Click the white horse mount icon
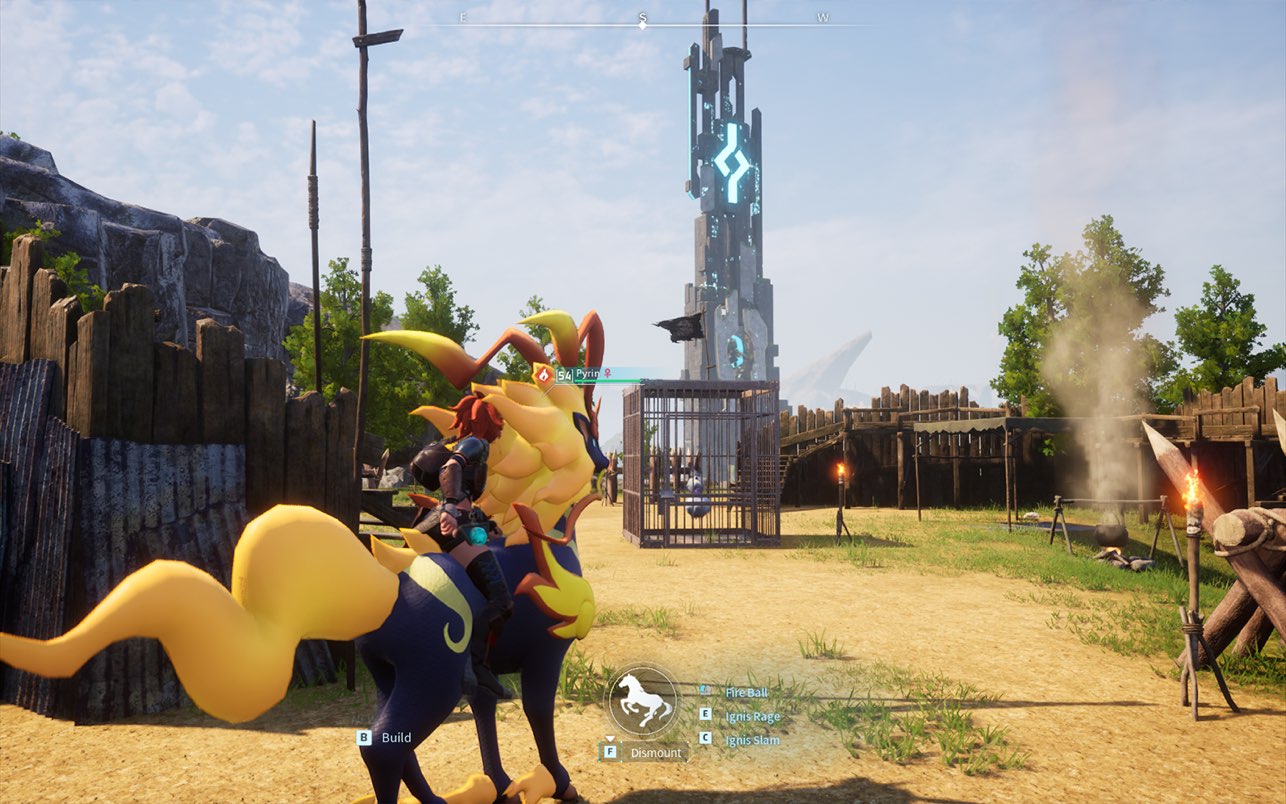 [x=643, y=701]
